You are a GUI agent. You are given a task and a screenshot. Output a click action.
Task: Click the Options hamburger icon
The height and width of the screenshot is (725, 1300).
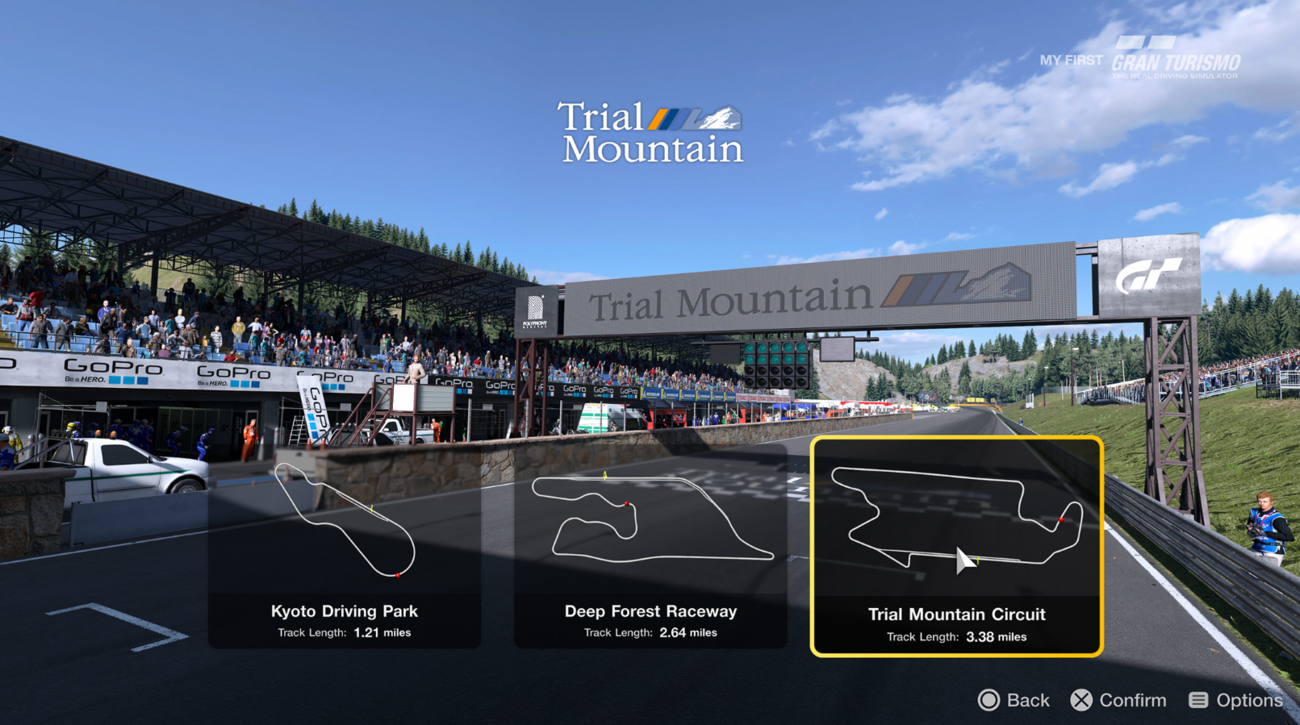click(x=1198, y=700)
